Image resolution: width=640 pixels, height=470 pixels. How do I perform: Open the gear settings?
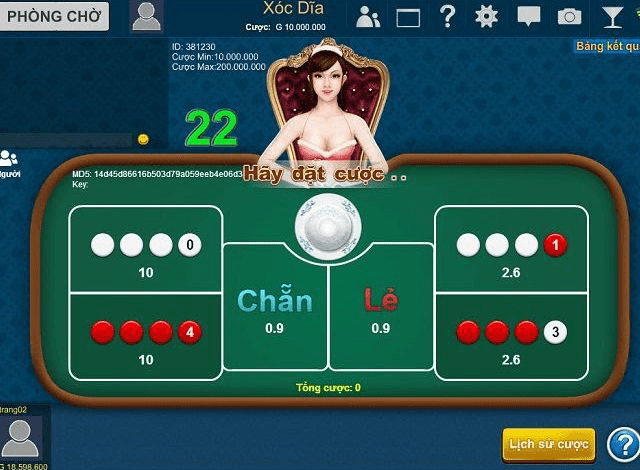pos(487,16)
